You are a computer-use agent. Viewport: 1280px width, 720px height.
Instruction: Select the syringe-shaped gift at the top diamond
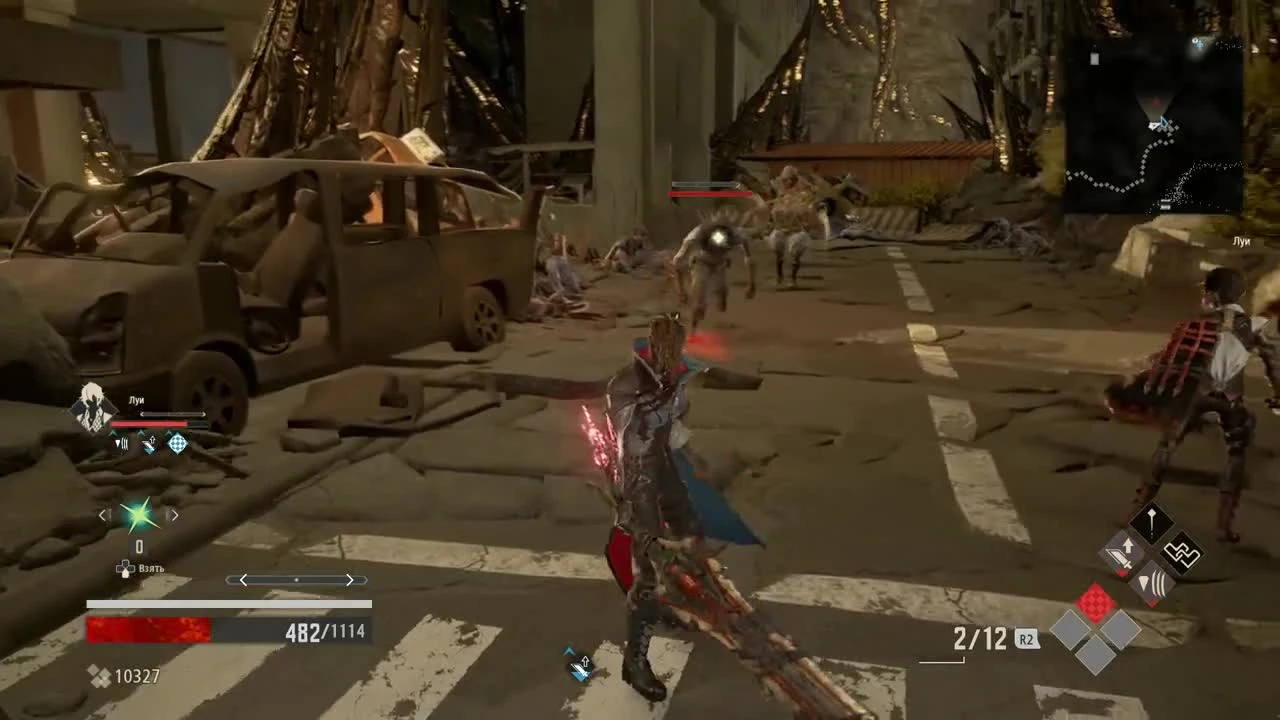tap(1152, 520)
